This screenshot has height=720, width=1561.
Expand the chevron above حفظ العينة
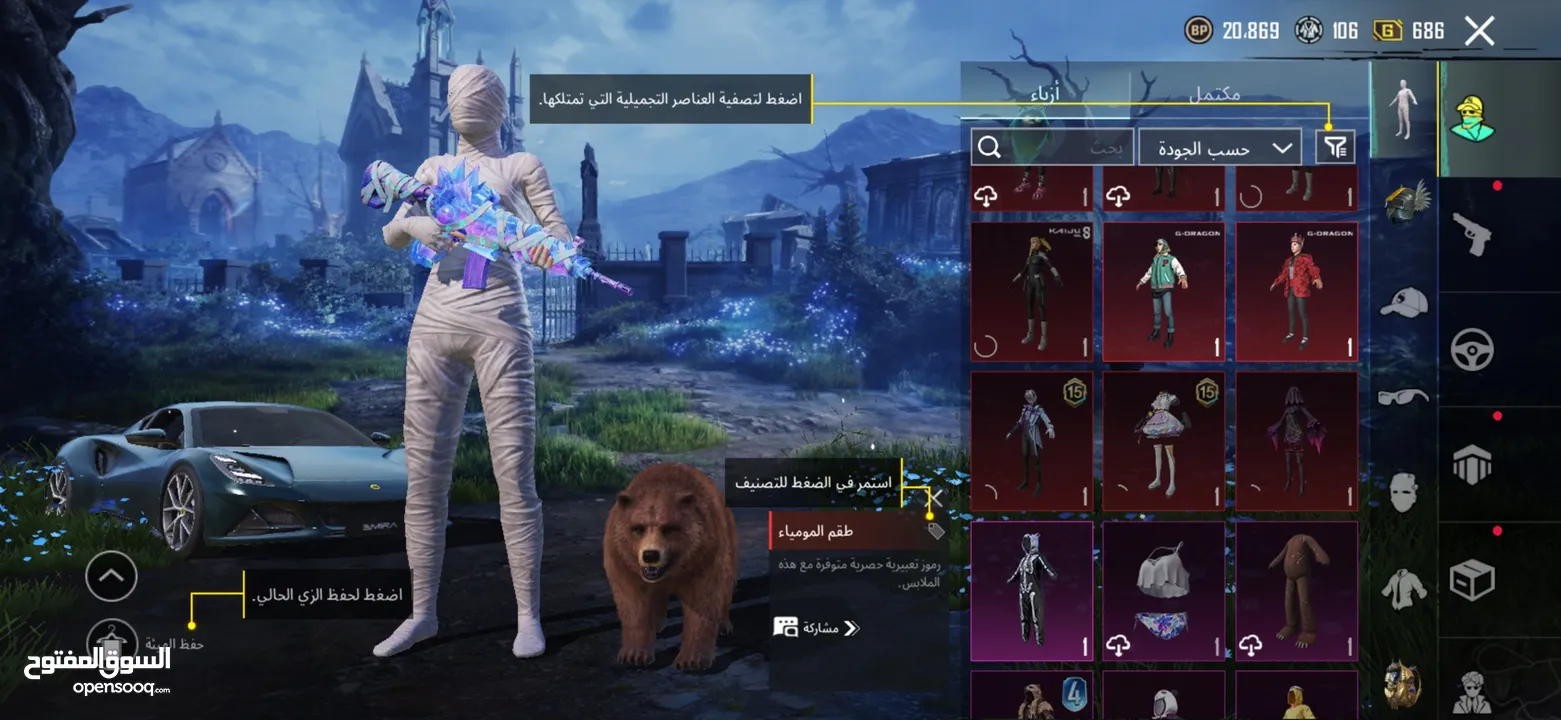111,577
